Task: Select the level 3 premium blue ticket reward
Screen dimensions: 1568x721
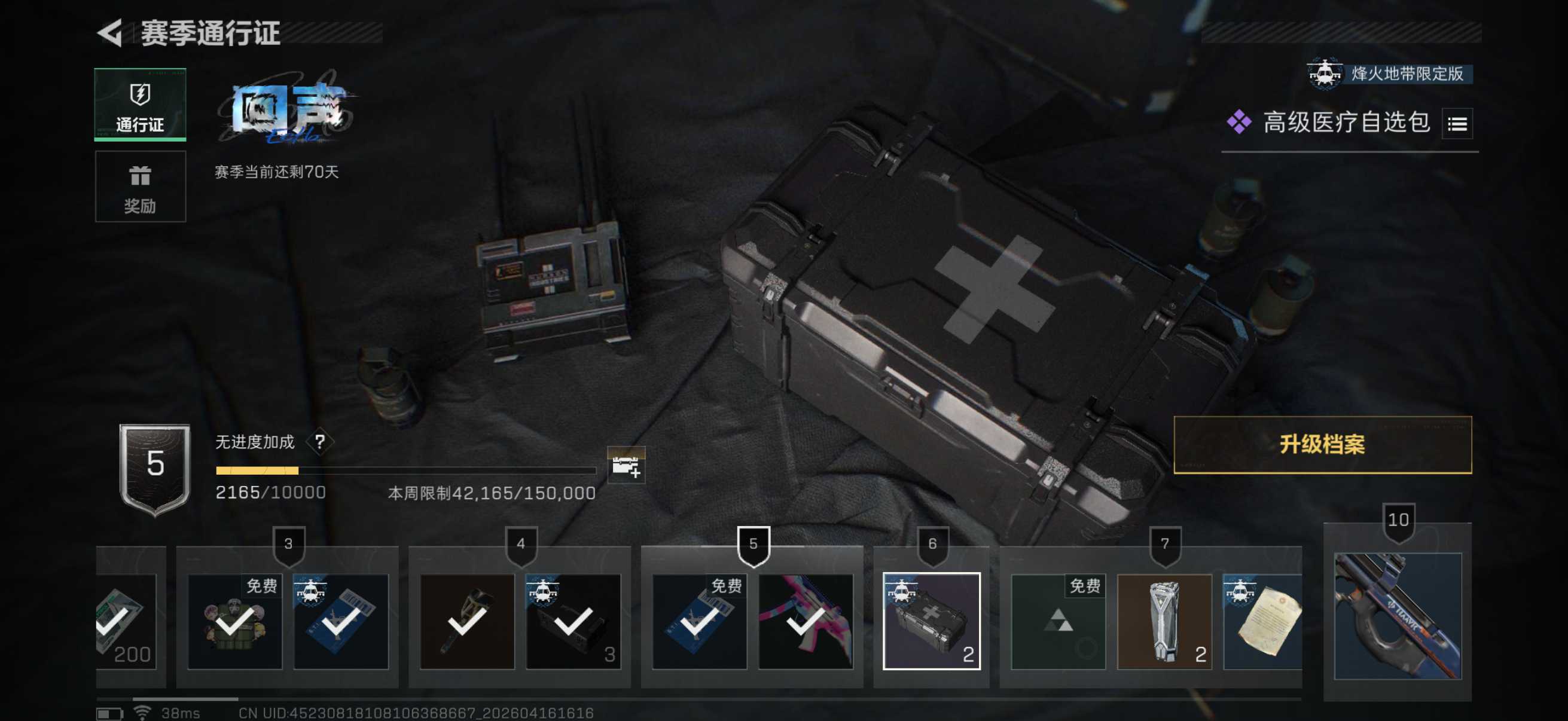Action: pos(341,621)
